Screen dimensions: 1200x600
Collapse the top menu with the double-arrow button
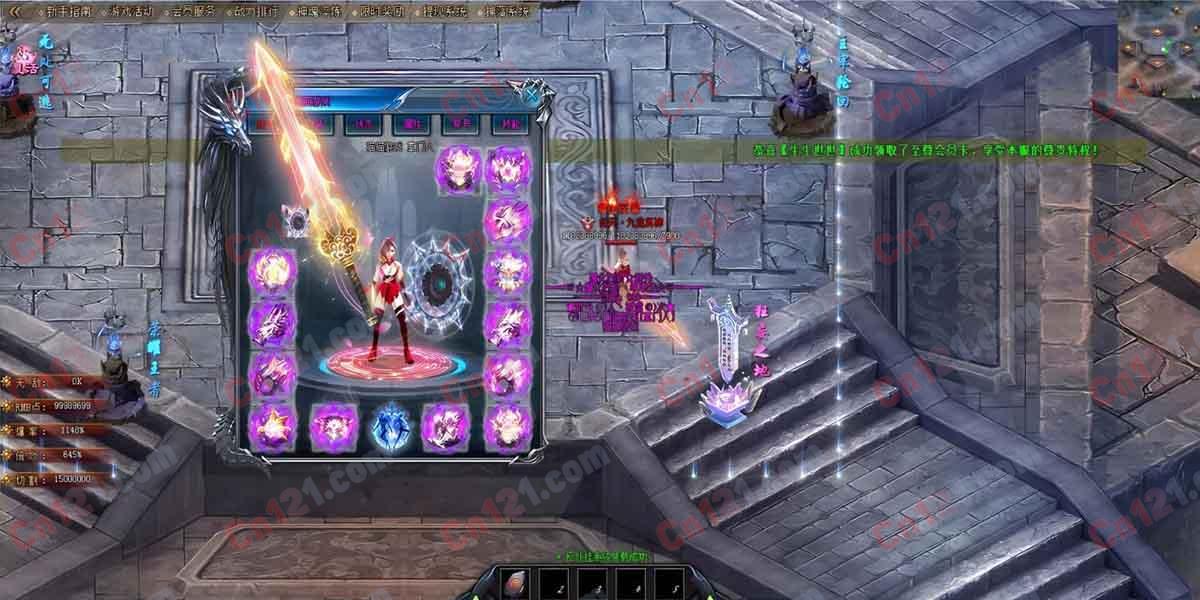15,12
